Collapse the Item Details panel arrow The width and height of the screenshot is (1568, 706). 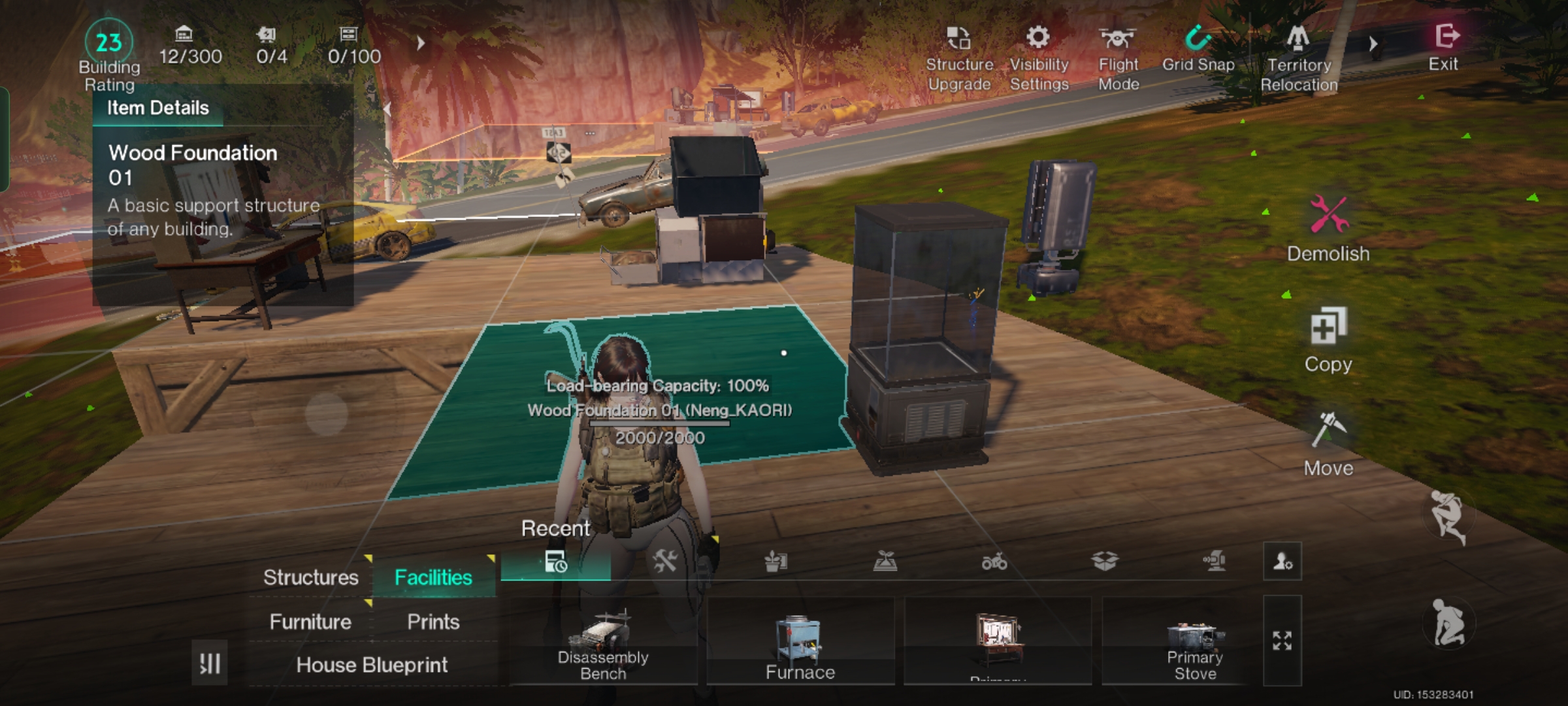pos(387,109)
